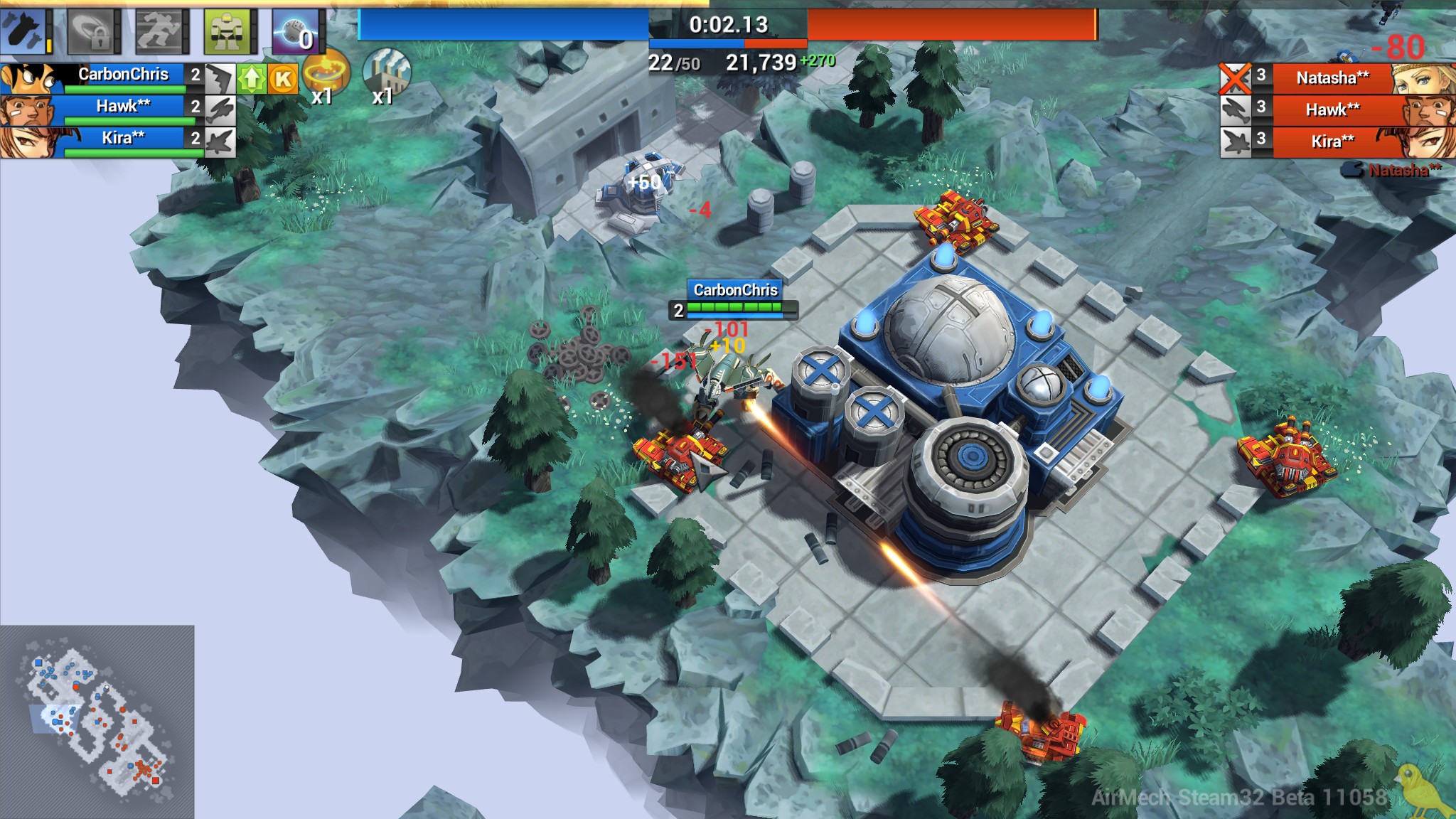Open the ultimate orb ability showing 0
The height and width of the screenshot is (819, 1456).
299,32
